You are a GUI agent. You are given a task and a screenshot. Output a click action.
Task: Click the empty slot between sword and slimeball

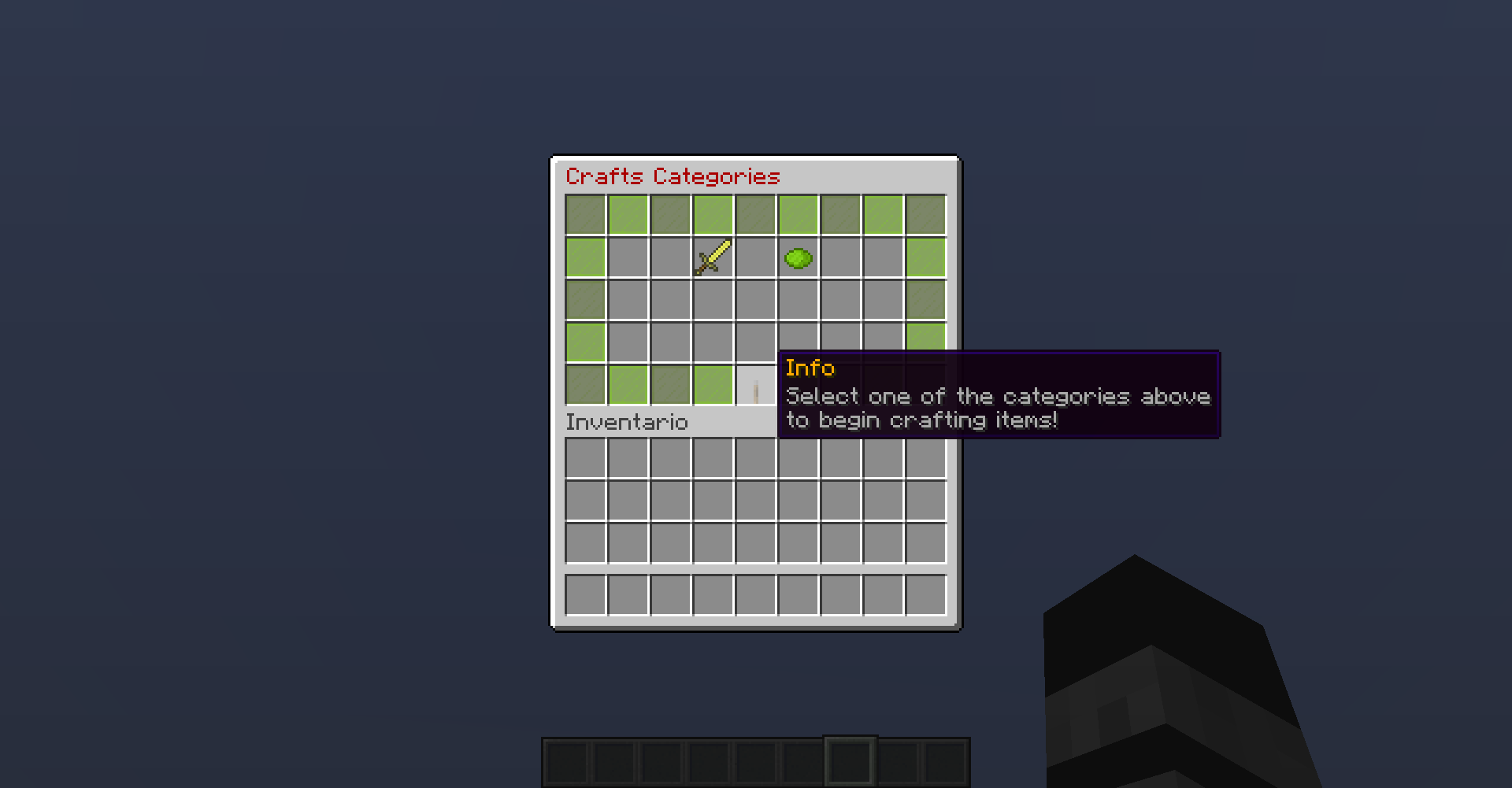tap(755, 257)
